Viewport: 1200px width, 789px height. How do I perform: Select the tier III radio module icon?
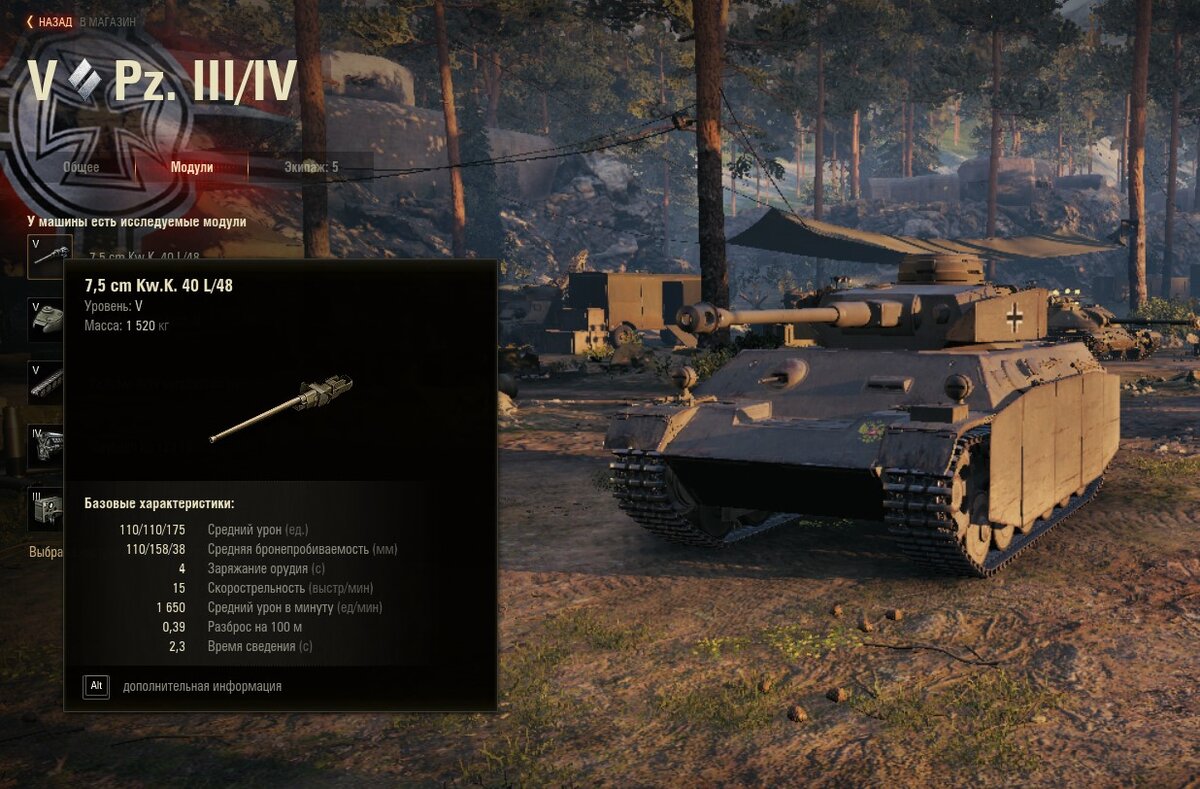(x=46, y=509)
